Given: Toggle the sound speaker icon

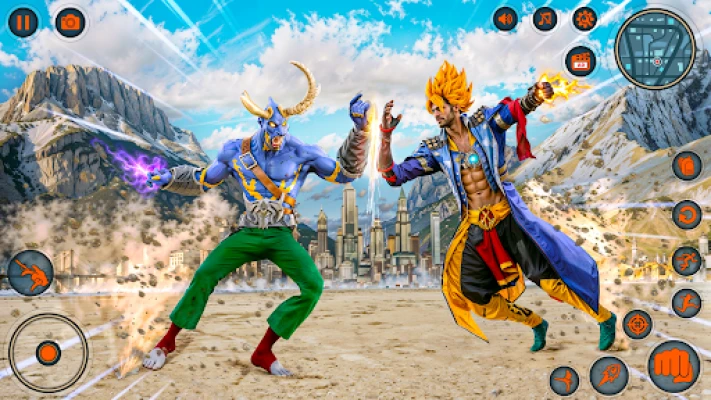Looking at the screenshot, I should pyautogui.click(x=505, y=18).
